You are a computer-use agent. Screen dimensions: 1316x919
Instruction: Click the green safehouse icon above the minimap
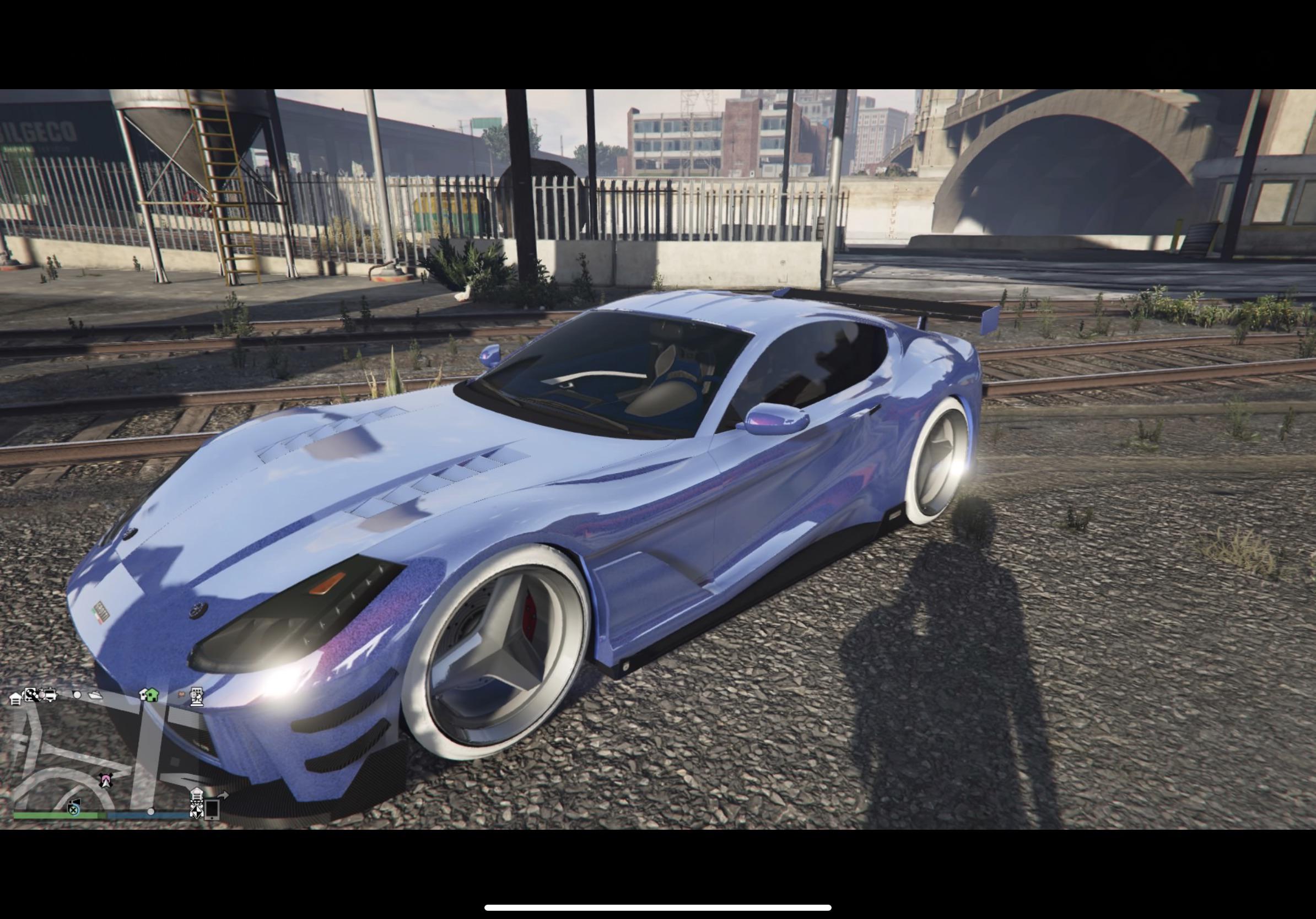click(x=153, y=696)
